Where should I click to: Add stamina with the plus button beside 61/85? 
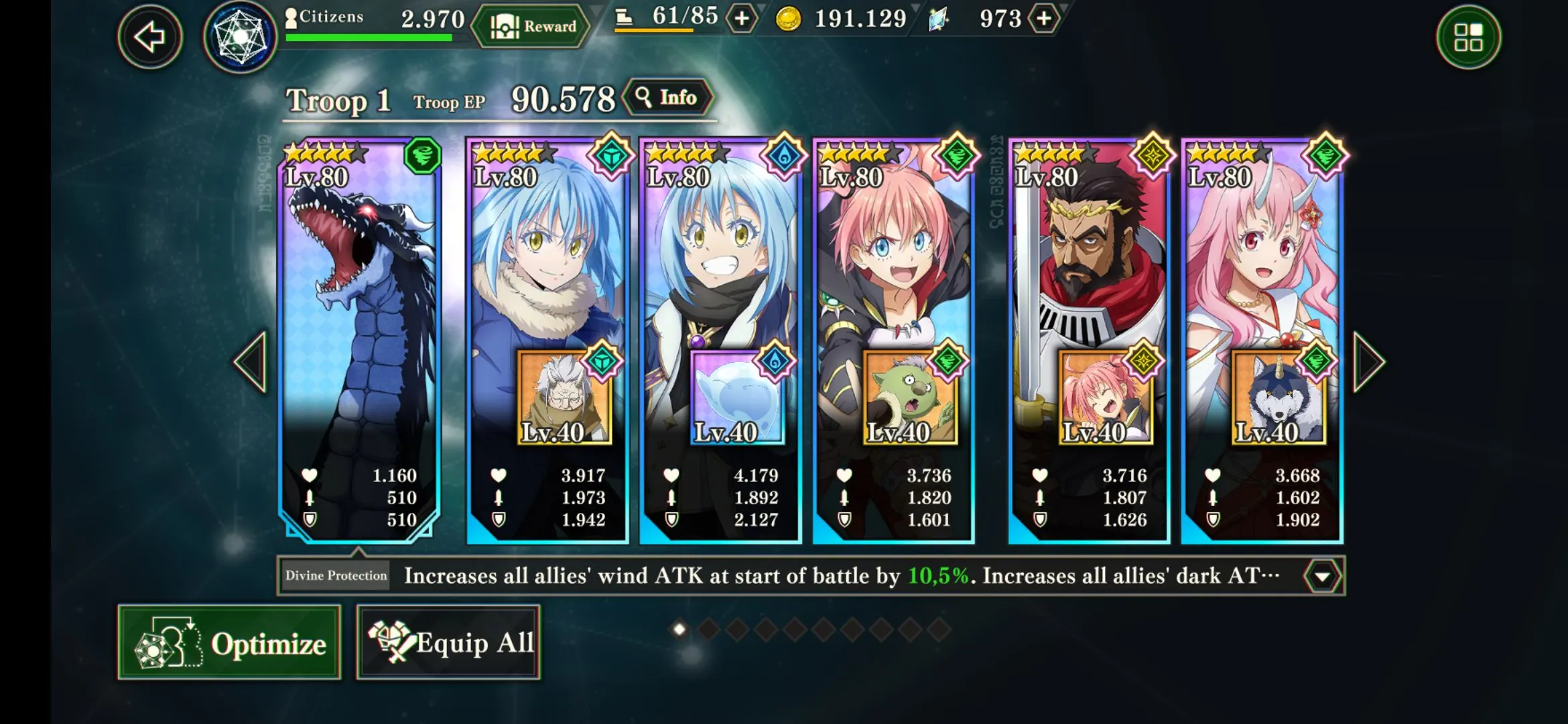pos(742,19)
